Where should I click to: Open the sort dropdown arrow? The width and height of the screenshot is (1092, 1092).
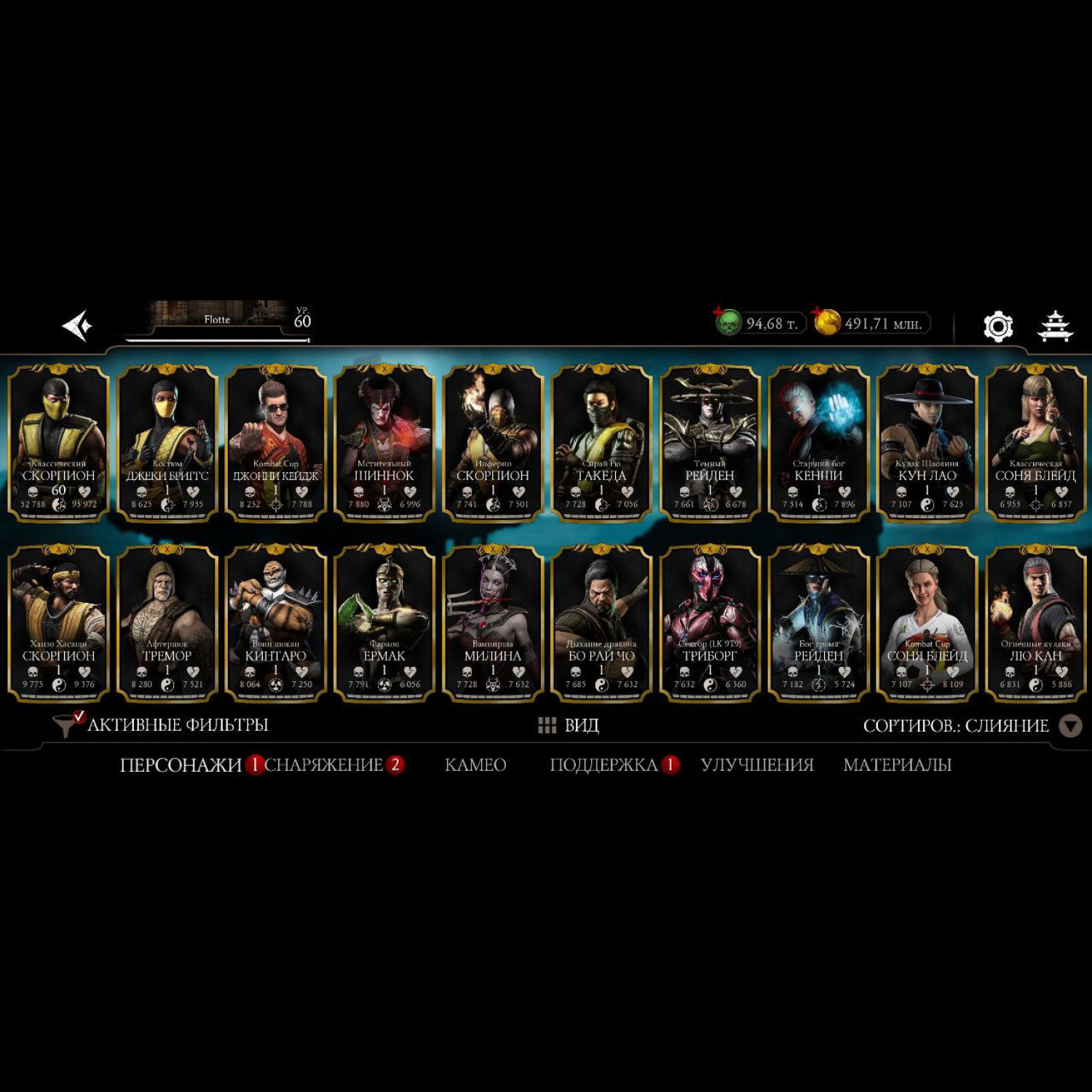pyautogui.click(x=1069, y=726)
